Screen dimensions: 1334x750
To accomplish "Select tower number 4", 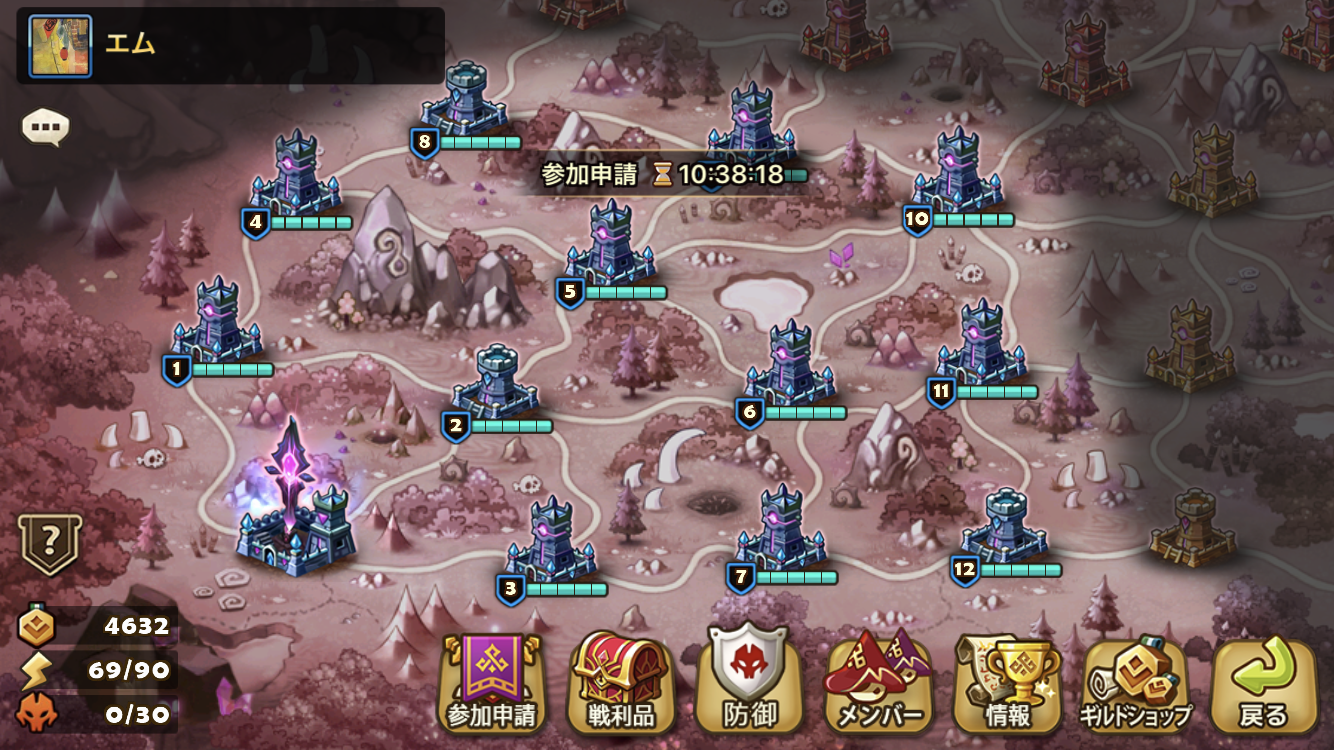I will [294, 175].
